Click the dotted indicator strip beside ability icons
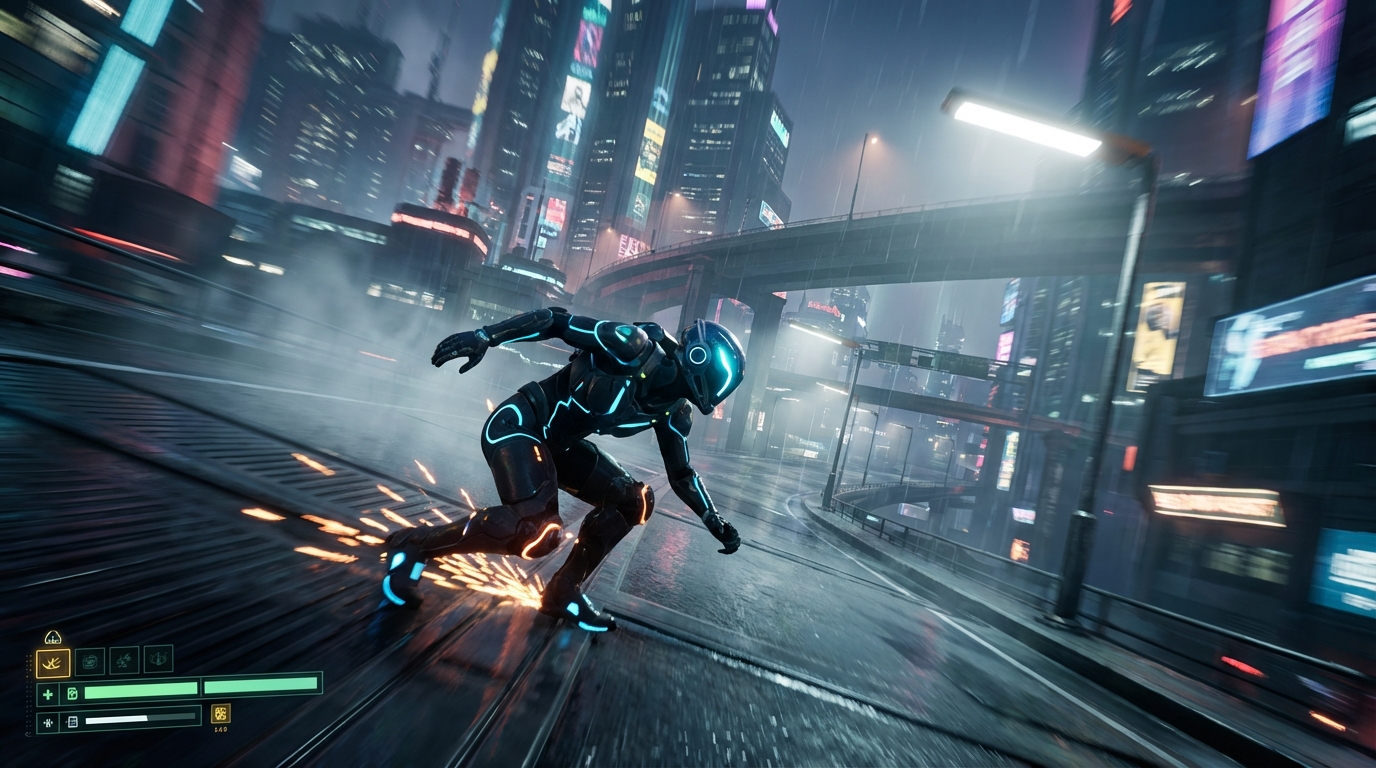The height and width of the screenshot is (768, 1376). [x=27, y=692]
